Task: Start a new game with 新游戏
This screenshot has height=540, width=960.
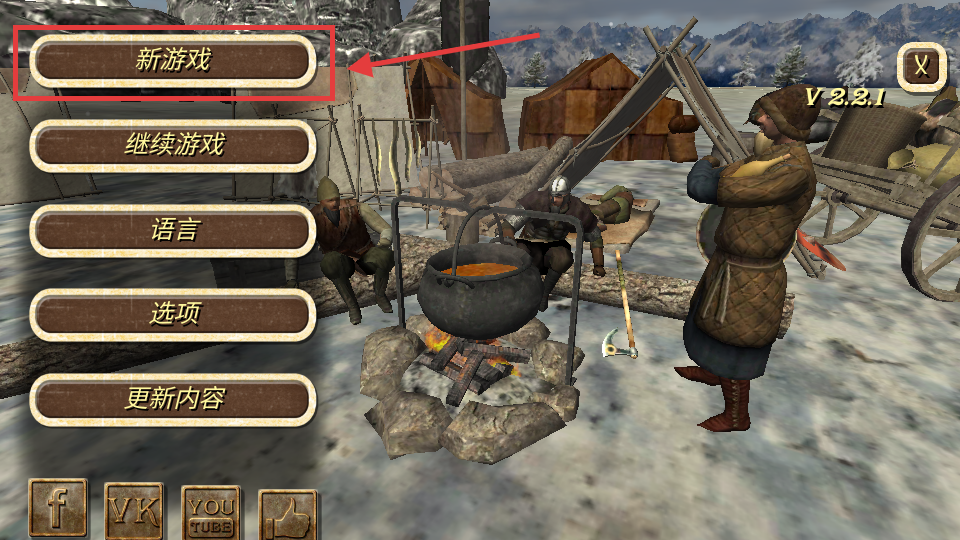Action: (173, 61)
